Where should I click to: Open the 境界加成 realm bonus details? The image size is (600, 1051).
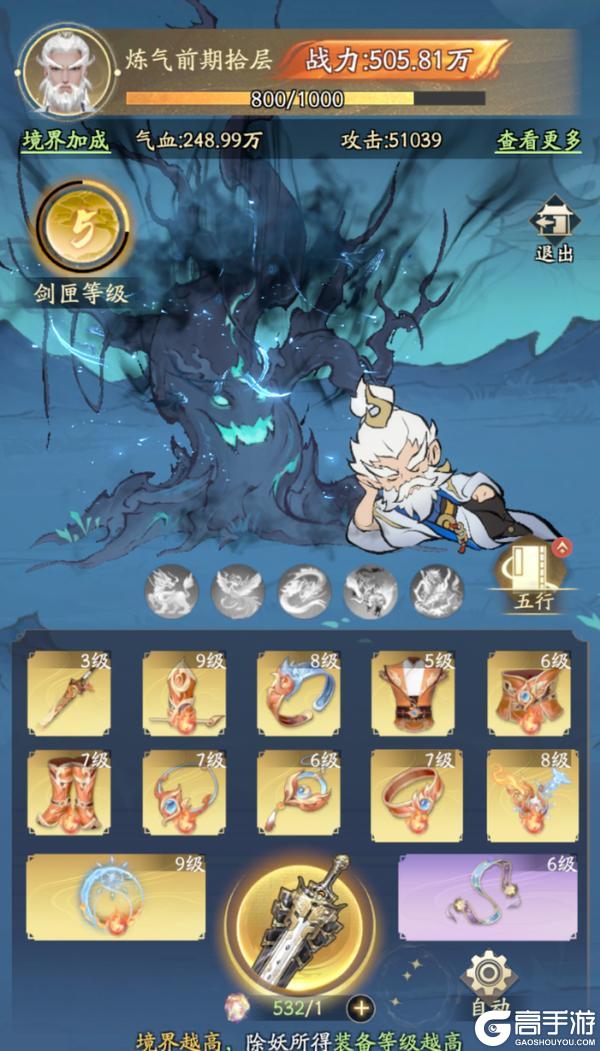[x=65, y=141]
